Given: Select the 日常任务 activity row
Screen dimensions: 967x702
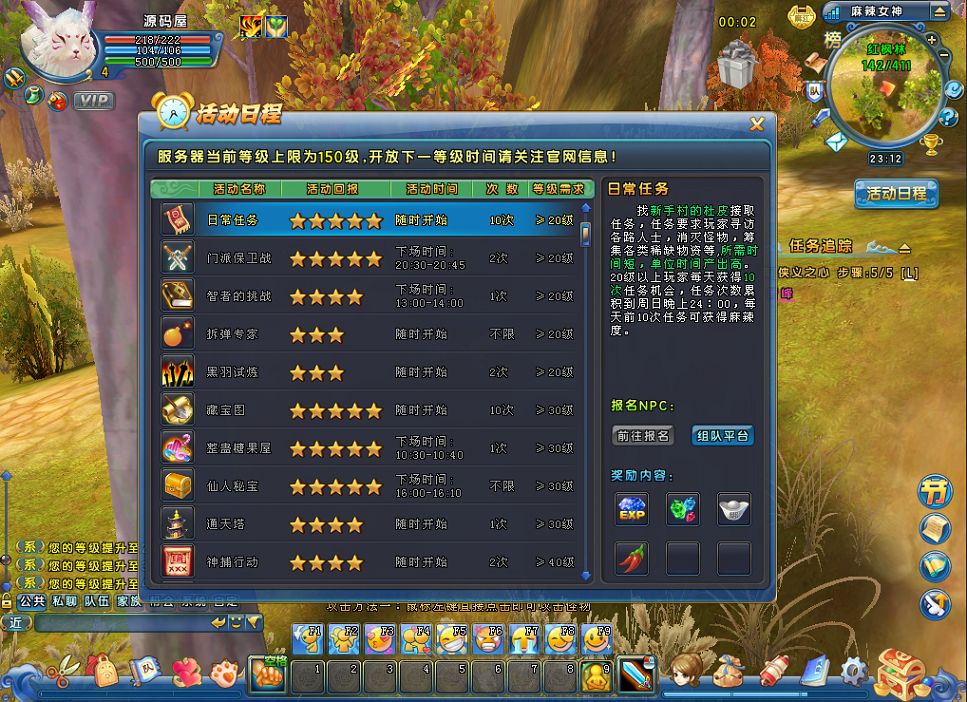Looking at the screenshot, I should (x=368, y=220).
